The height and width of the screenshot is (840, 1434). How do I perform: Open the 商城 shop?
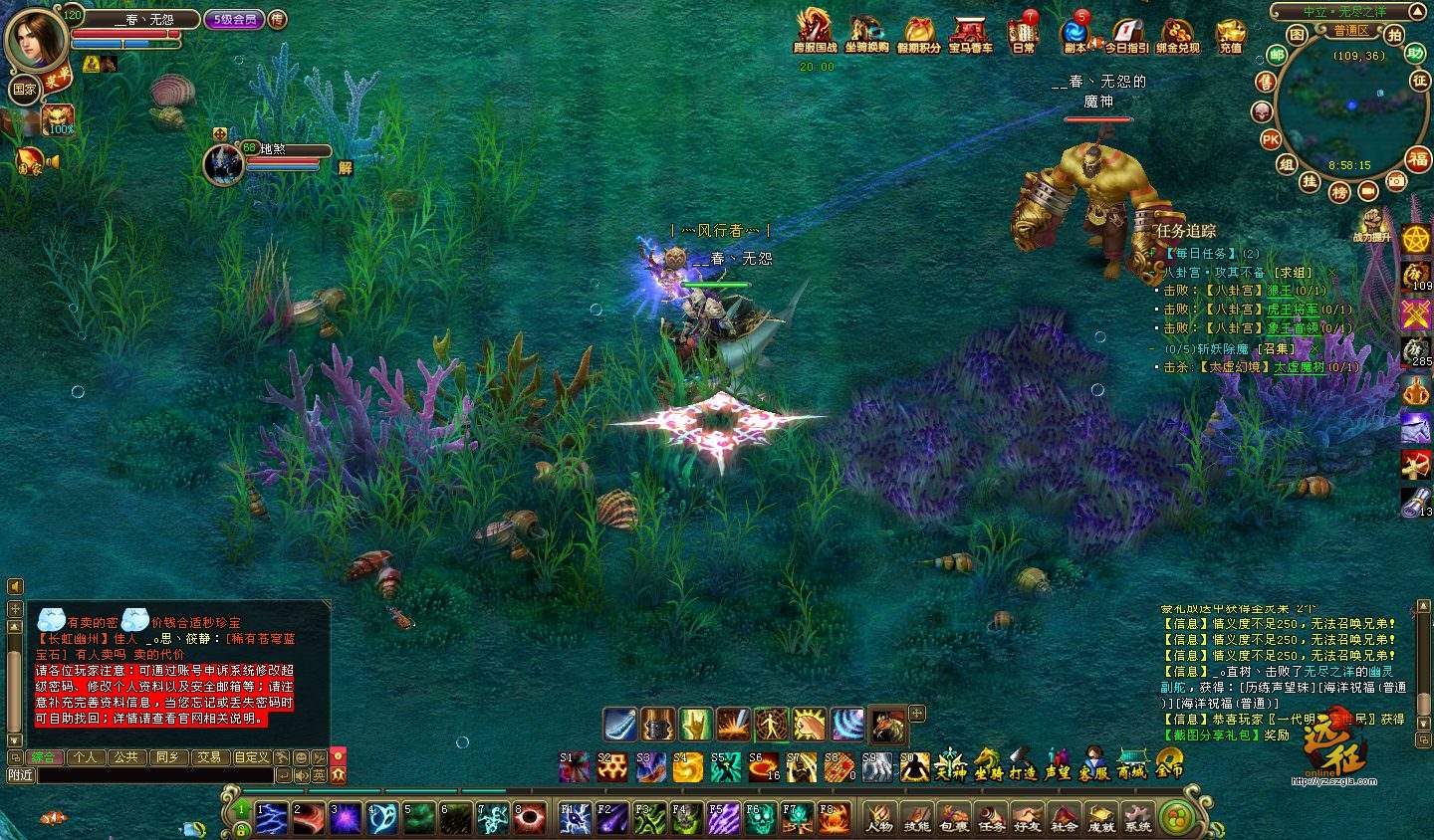point(1131,764)
